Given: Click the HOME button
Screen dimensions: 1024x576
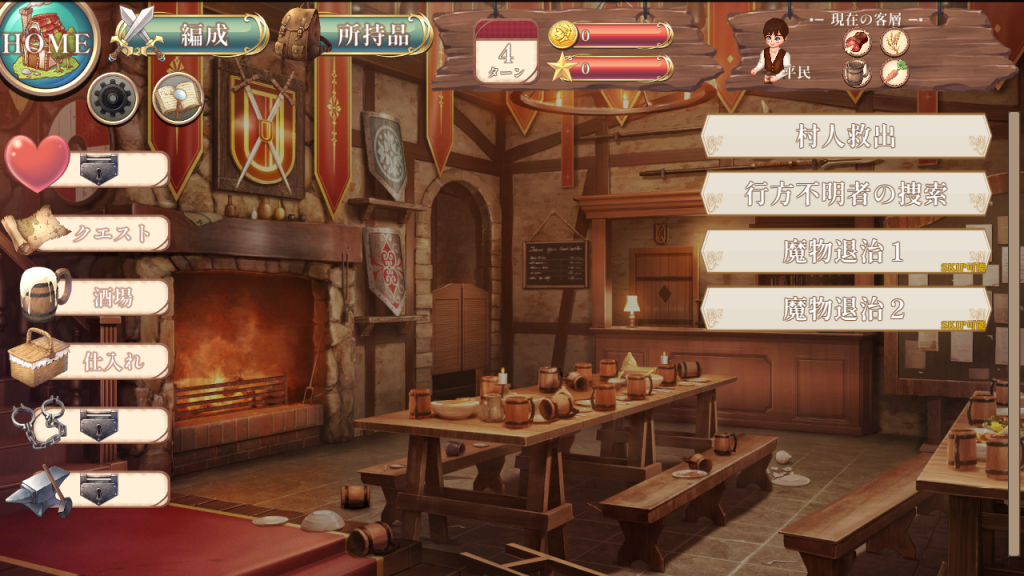Looking at the screenshot, I should [47, 43].
